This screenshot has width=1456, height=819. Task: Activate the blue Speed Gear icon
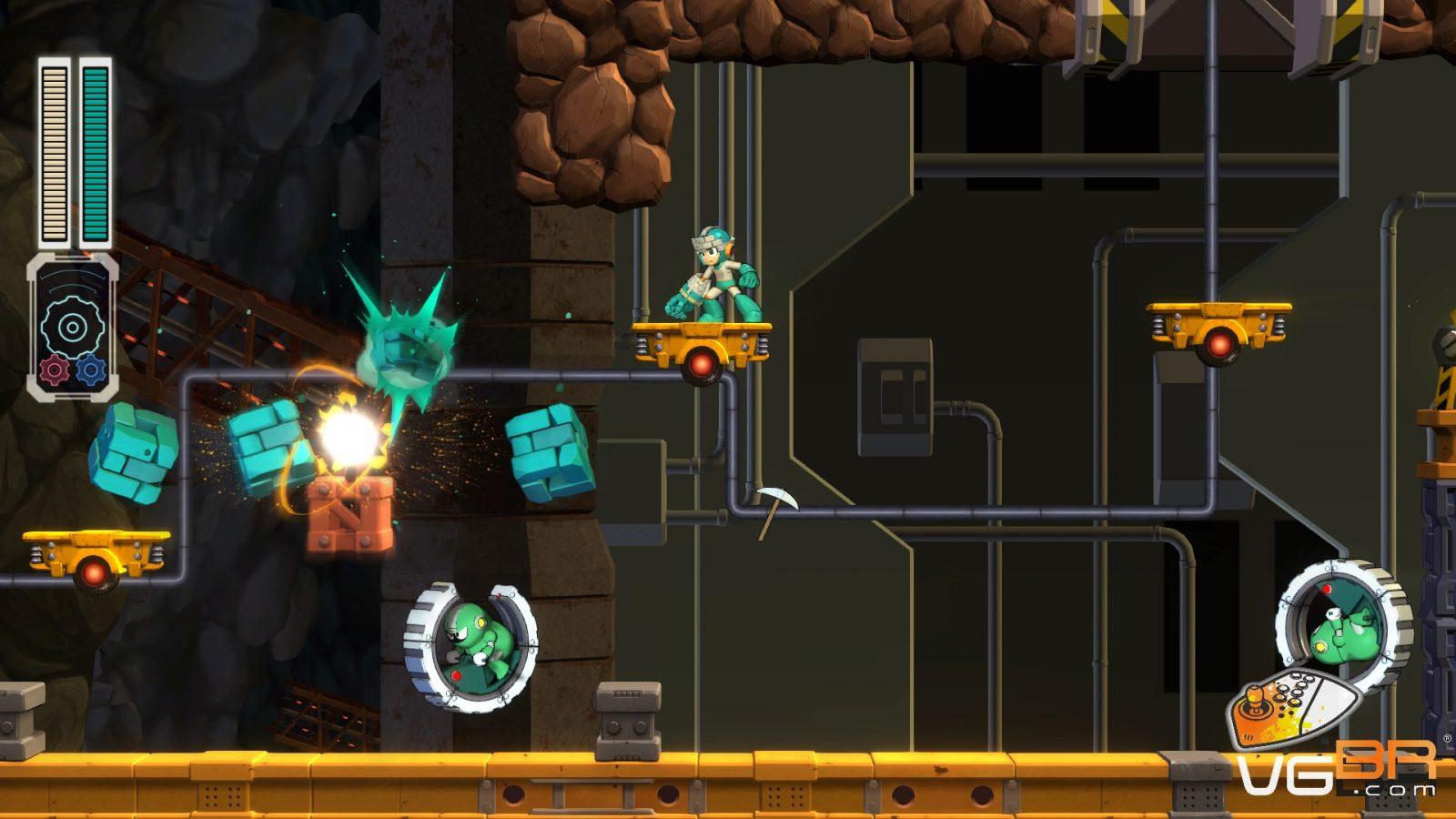[91, 369]
